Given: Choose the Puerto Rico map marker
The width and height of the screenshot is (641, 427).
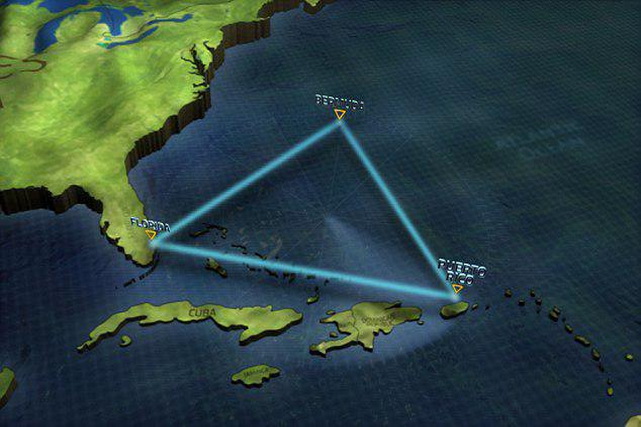Looking at the screenshot, I should (x=457, y=288).
